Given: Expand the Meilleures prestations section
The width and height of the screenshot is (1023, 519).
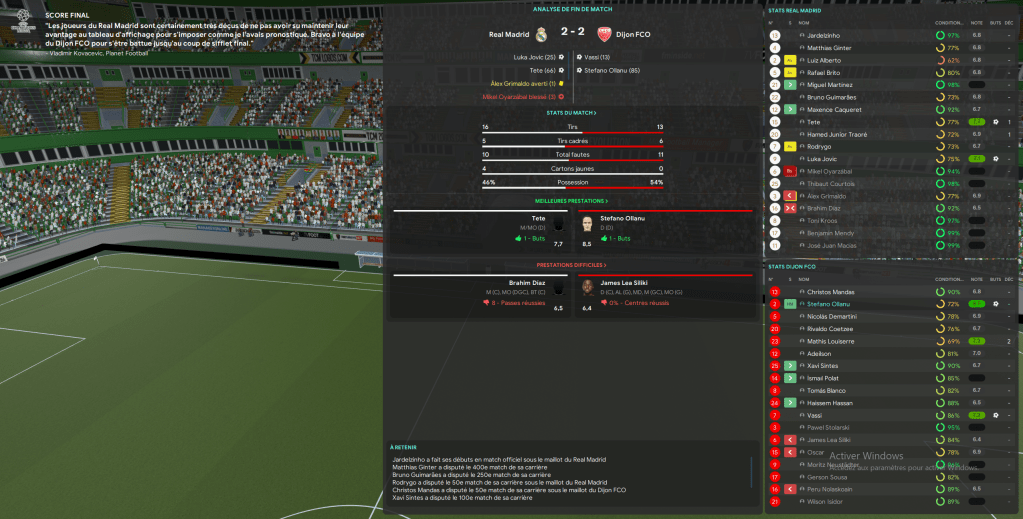Looking at the screenshot, I should pyautogui.click(x=572, y=201).
